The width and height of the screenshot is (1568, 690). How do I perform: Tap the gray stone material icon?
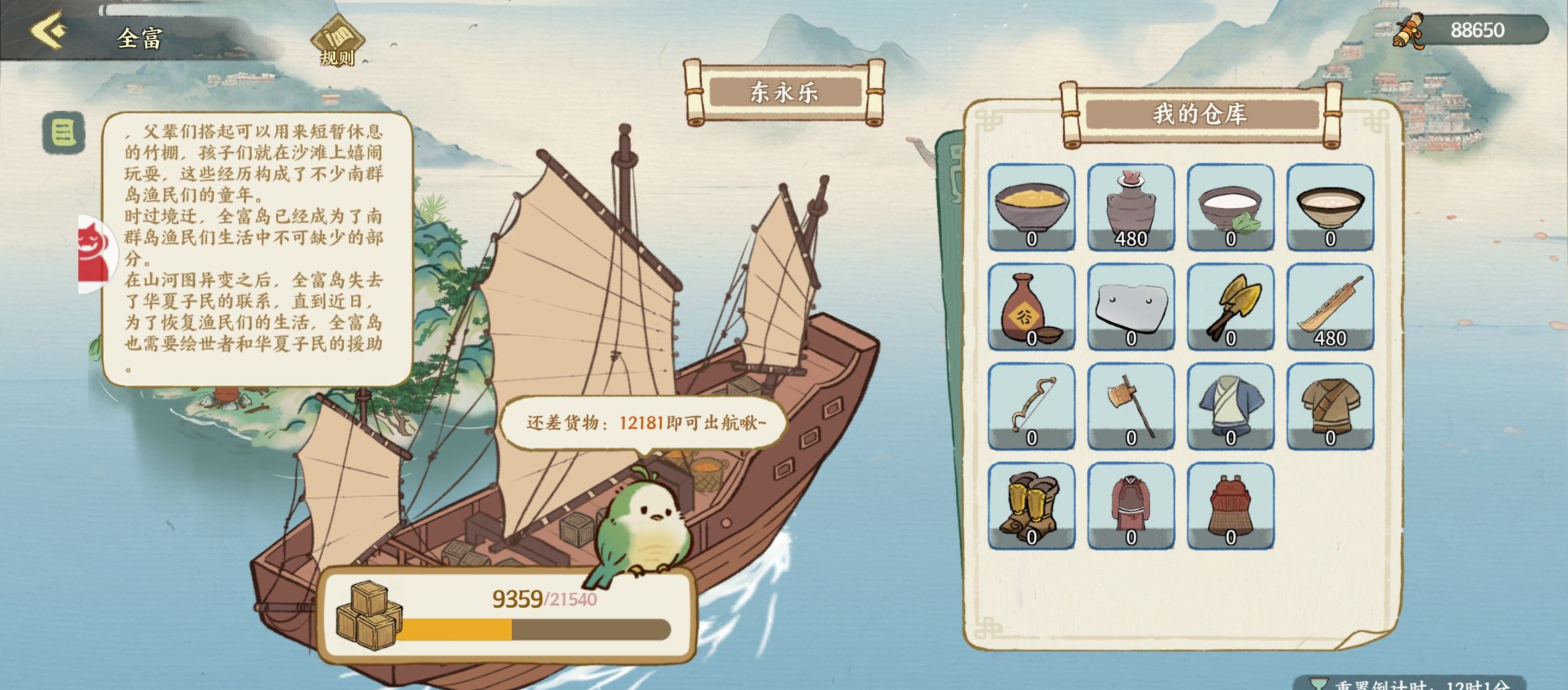(1130, 309)
